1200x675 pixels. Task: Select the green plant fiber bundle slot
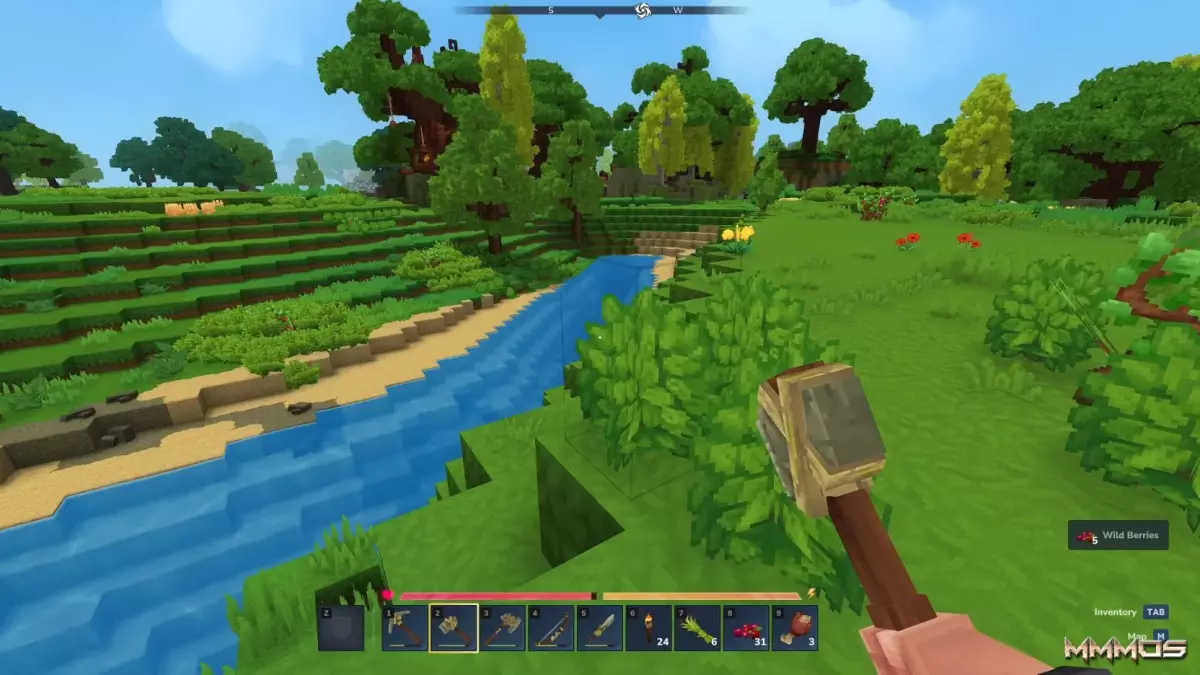tap(697, 629)
